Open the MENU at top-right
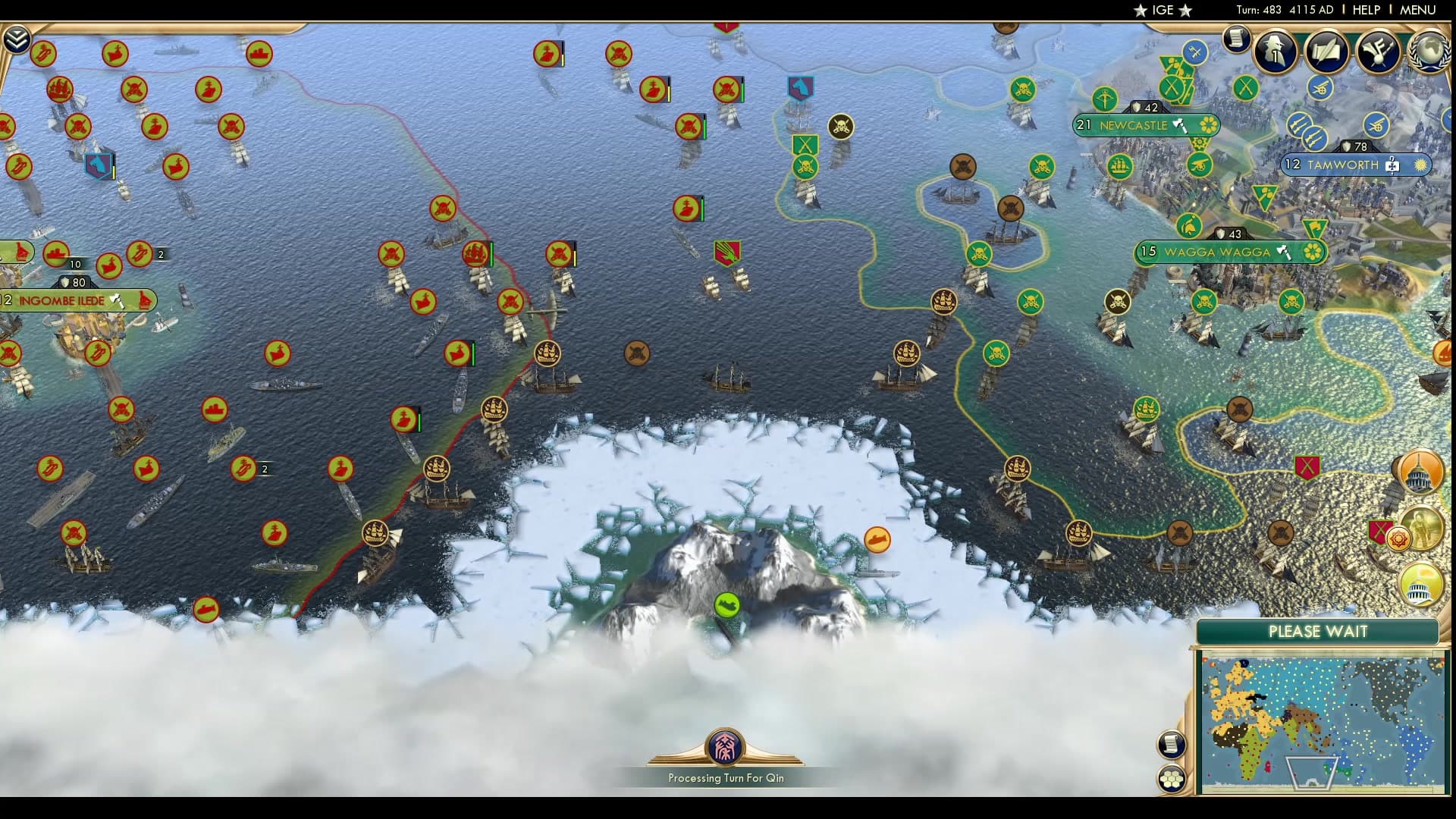This screenshot has height=819, width=1456. click(x=1418, y=11)
